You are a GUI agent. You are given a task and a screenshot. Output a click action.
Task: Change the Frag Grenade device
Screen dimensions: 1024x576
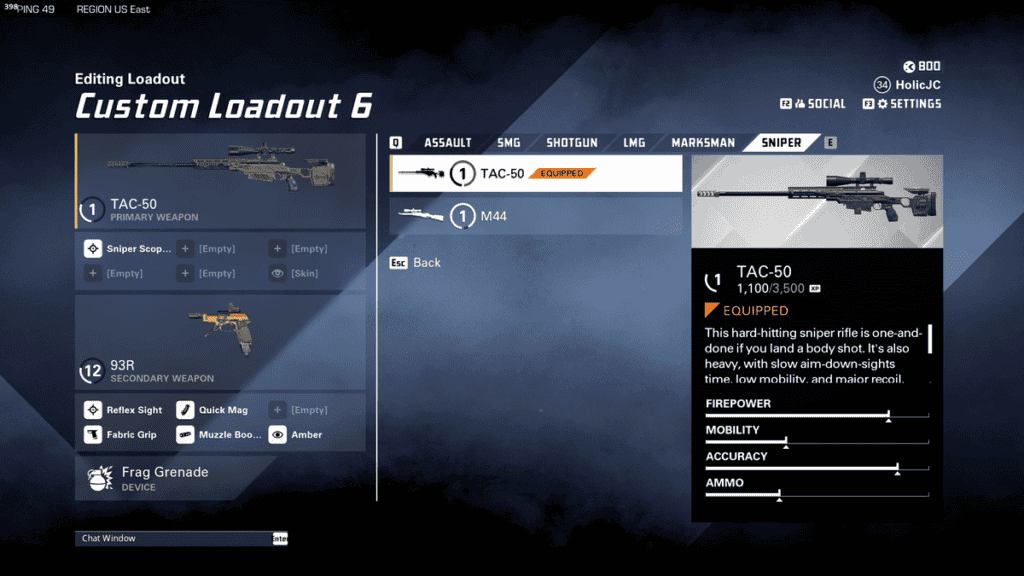coord(220,478)
